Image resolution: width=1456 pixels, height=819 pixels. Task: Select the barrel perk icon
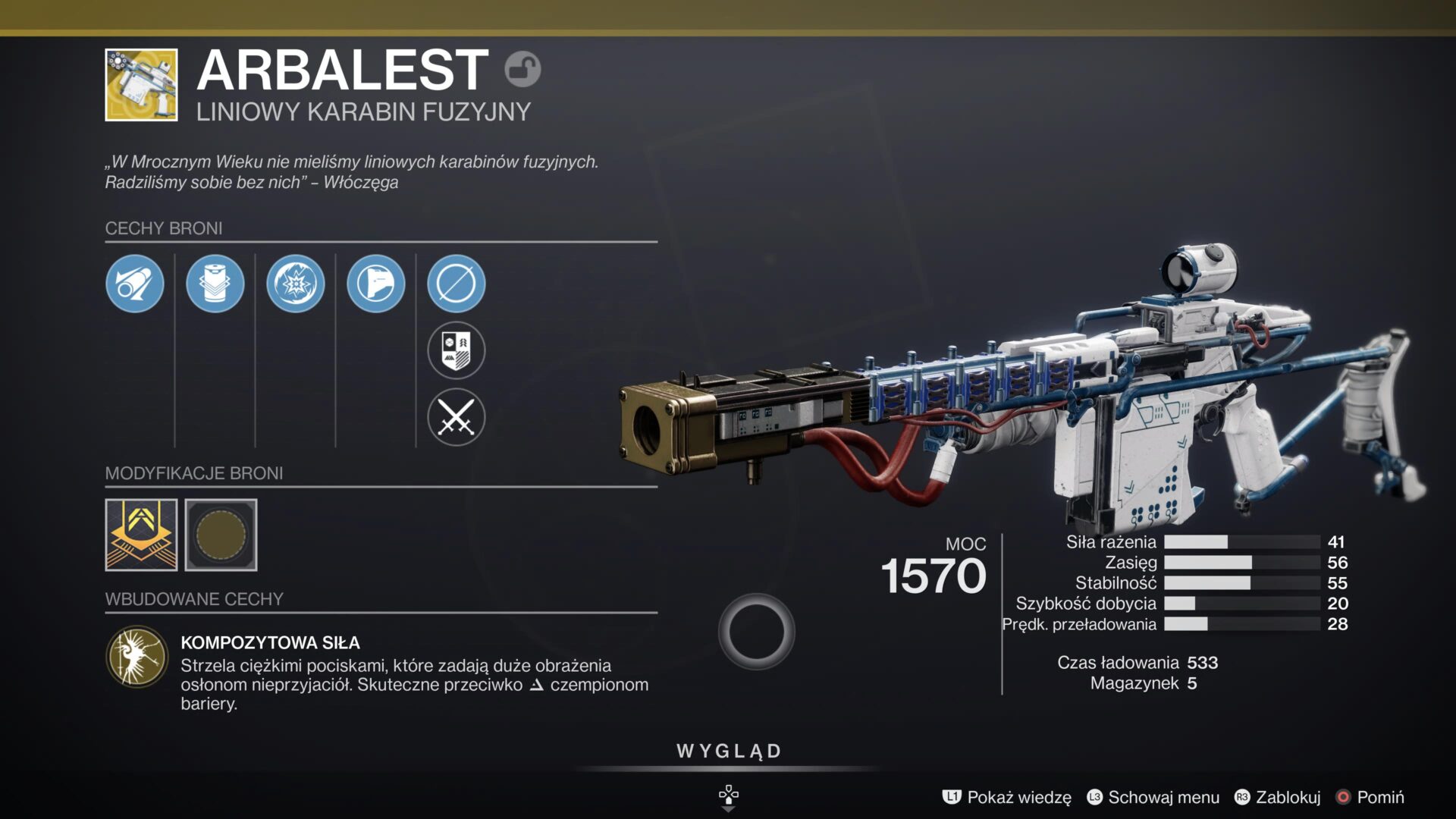pos(135,284)
